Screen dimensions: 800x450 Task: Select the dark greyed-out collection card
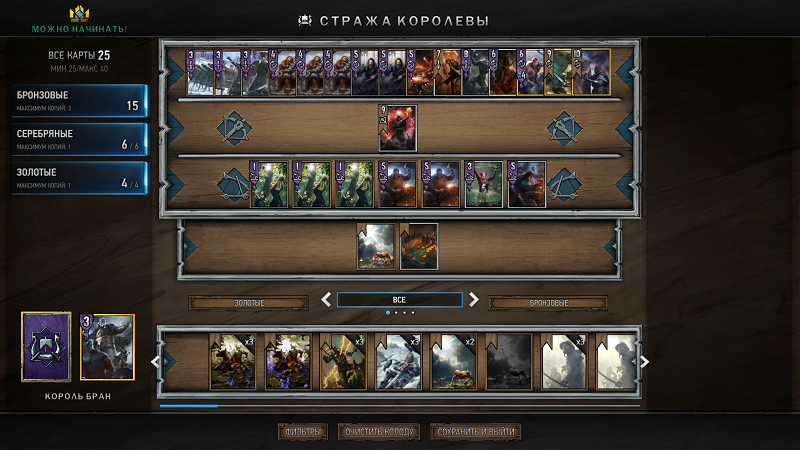pyautogui.click(x=509, y=361)
